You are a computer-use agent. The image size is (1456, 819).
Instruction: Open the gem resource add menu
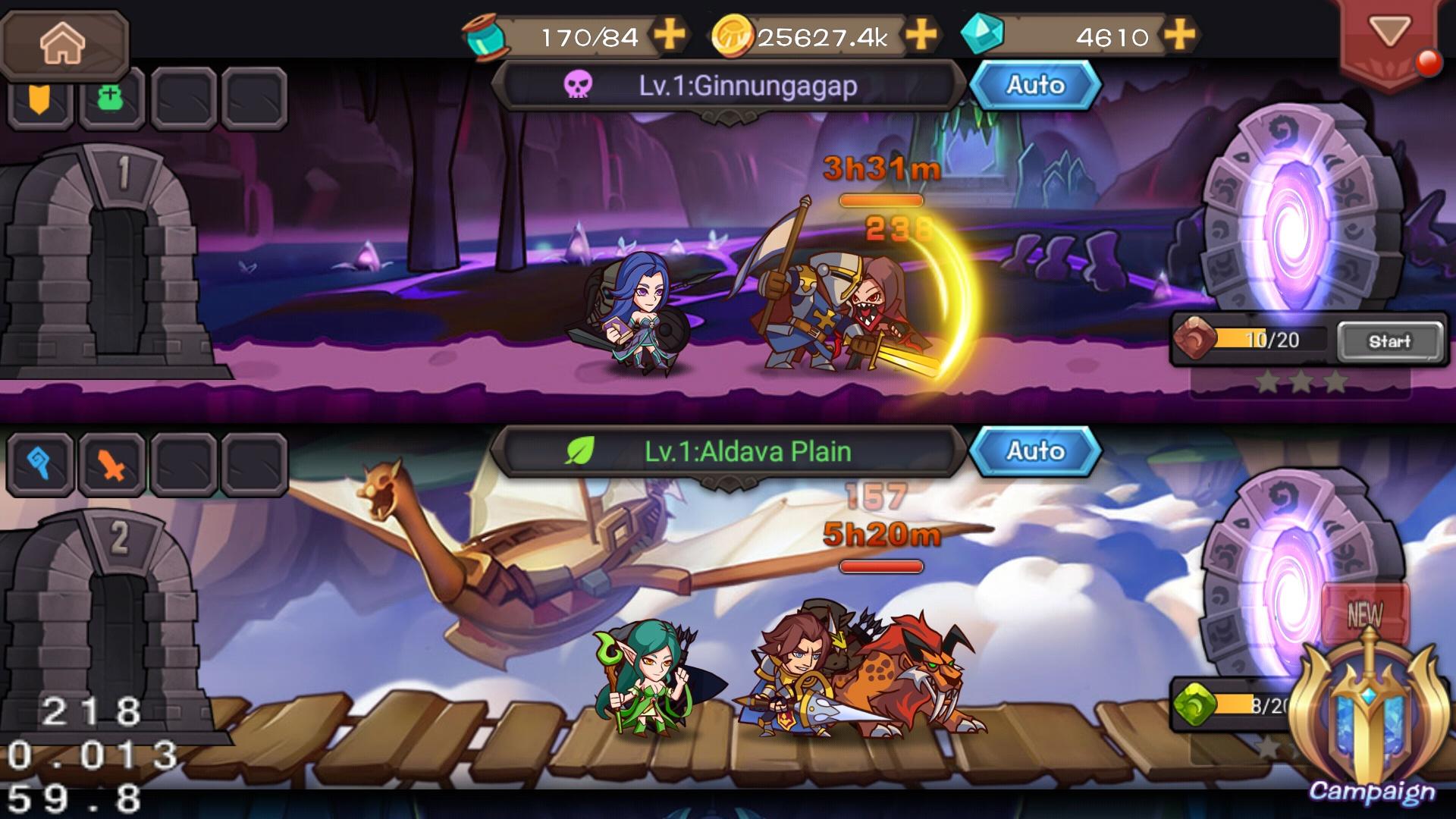1181,33
